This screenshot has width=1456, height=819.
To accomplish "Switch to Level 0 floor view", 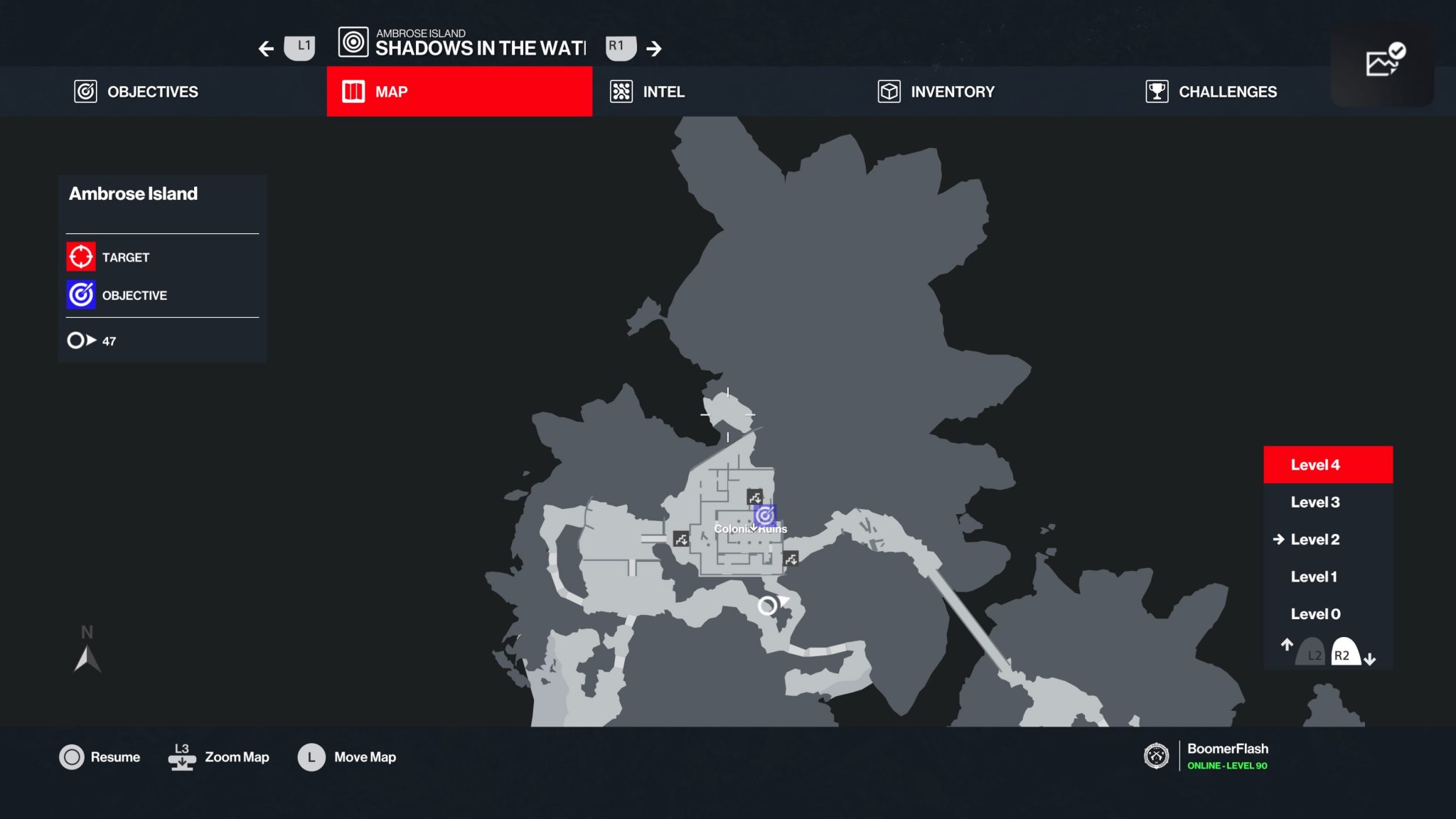I will [1315, 614].
